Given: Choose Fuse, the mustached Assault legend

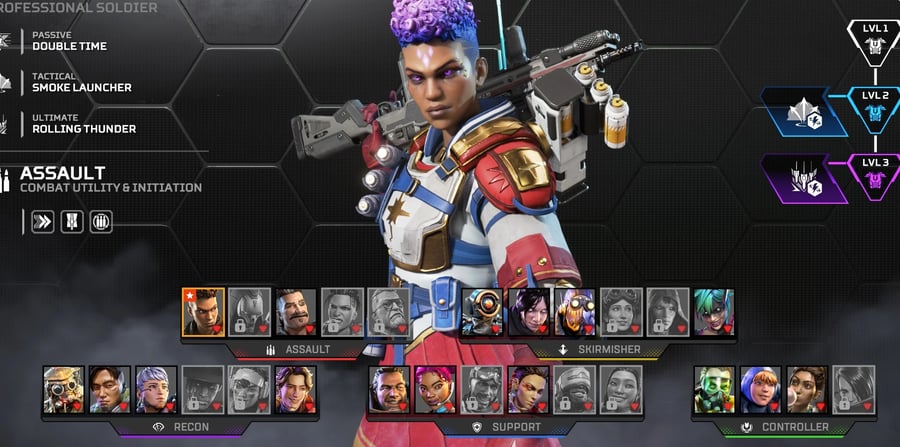Looking at the screenshot, I should click(x=296, y=312).
